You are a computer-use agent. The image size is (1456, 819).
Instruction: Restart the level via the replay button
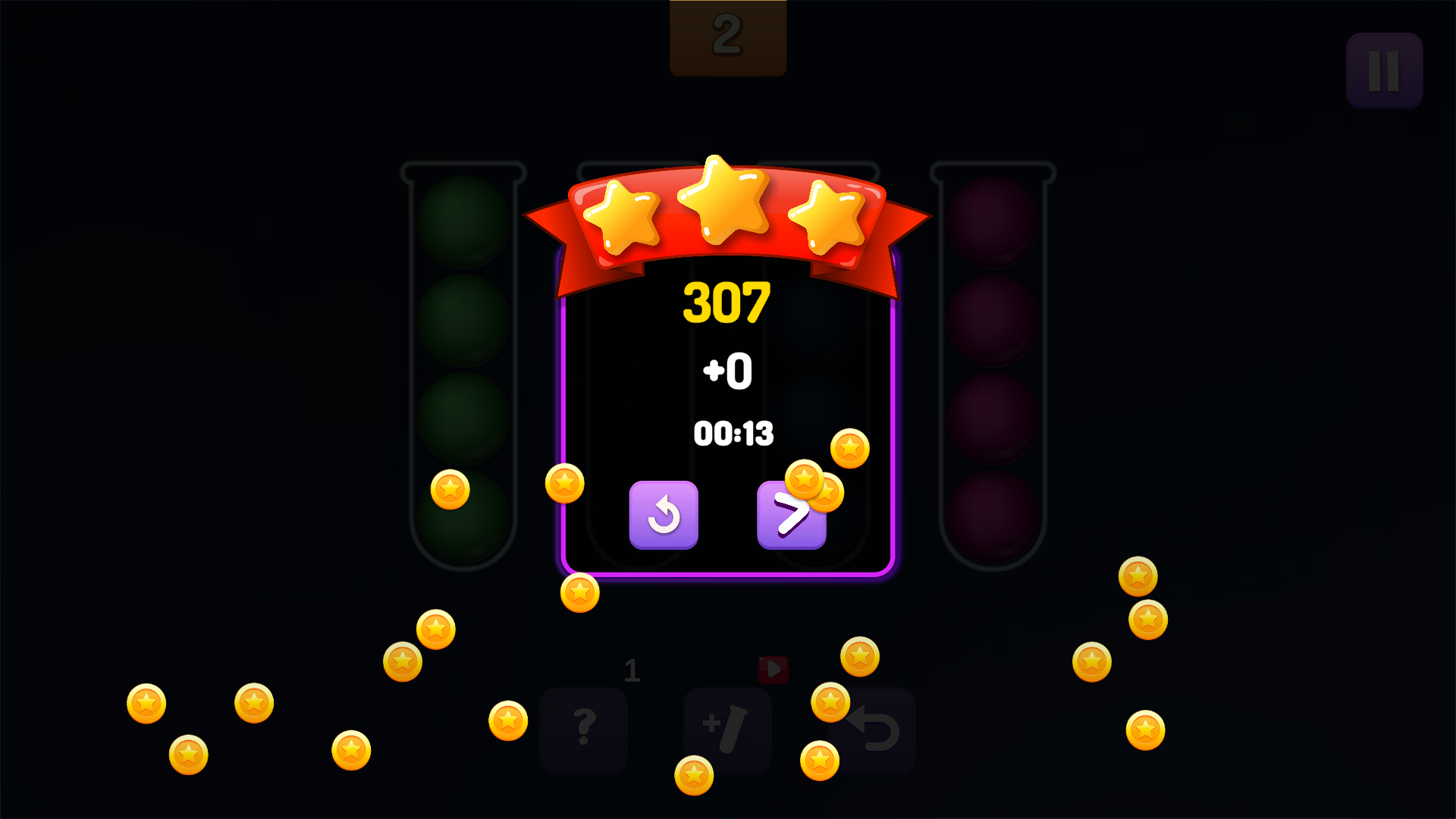point(664,515)
